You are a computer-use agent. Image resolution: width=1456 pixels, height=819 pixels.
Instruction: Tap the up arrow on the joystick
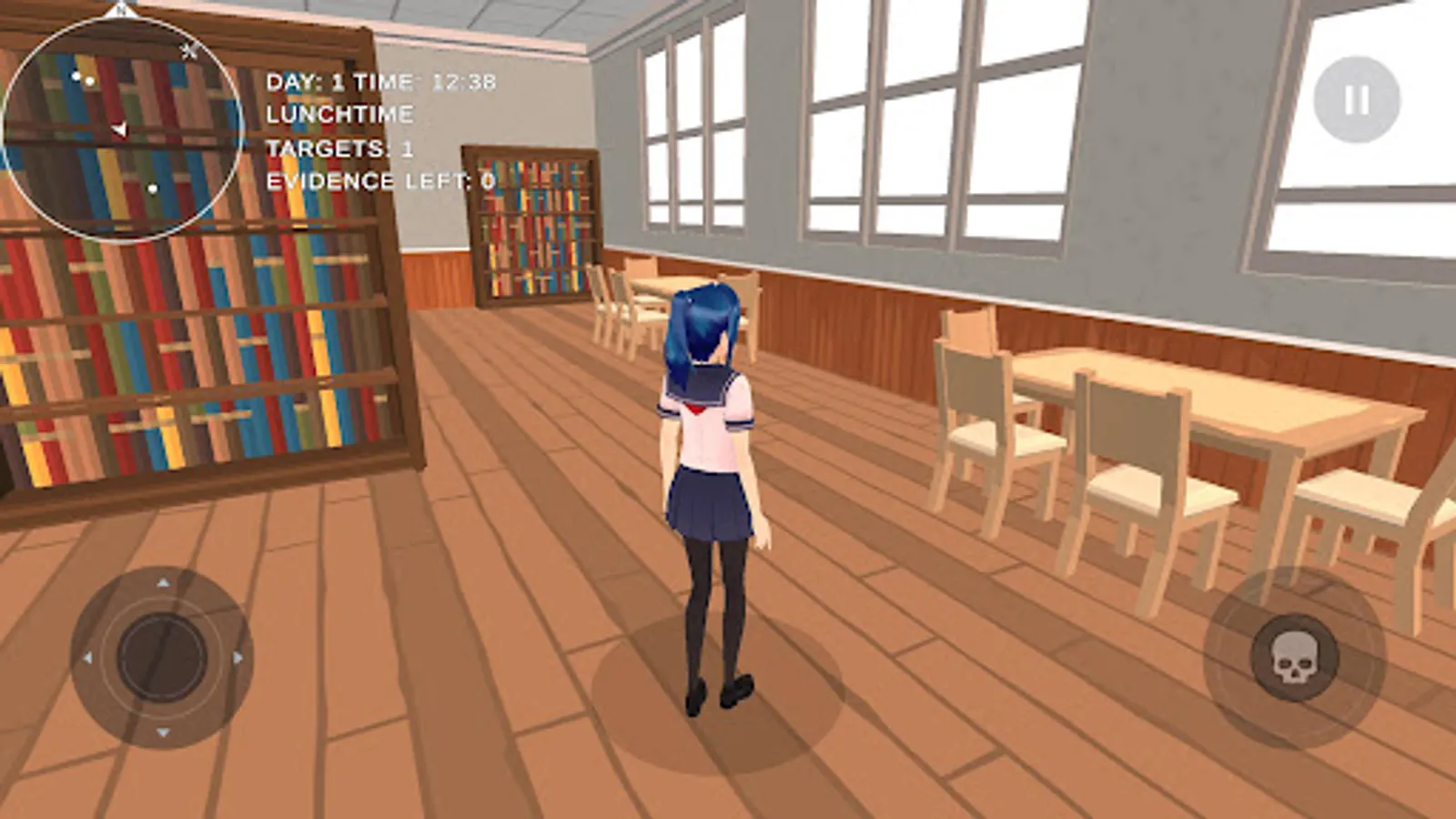click(x=164, y=582)
